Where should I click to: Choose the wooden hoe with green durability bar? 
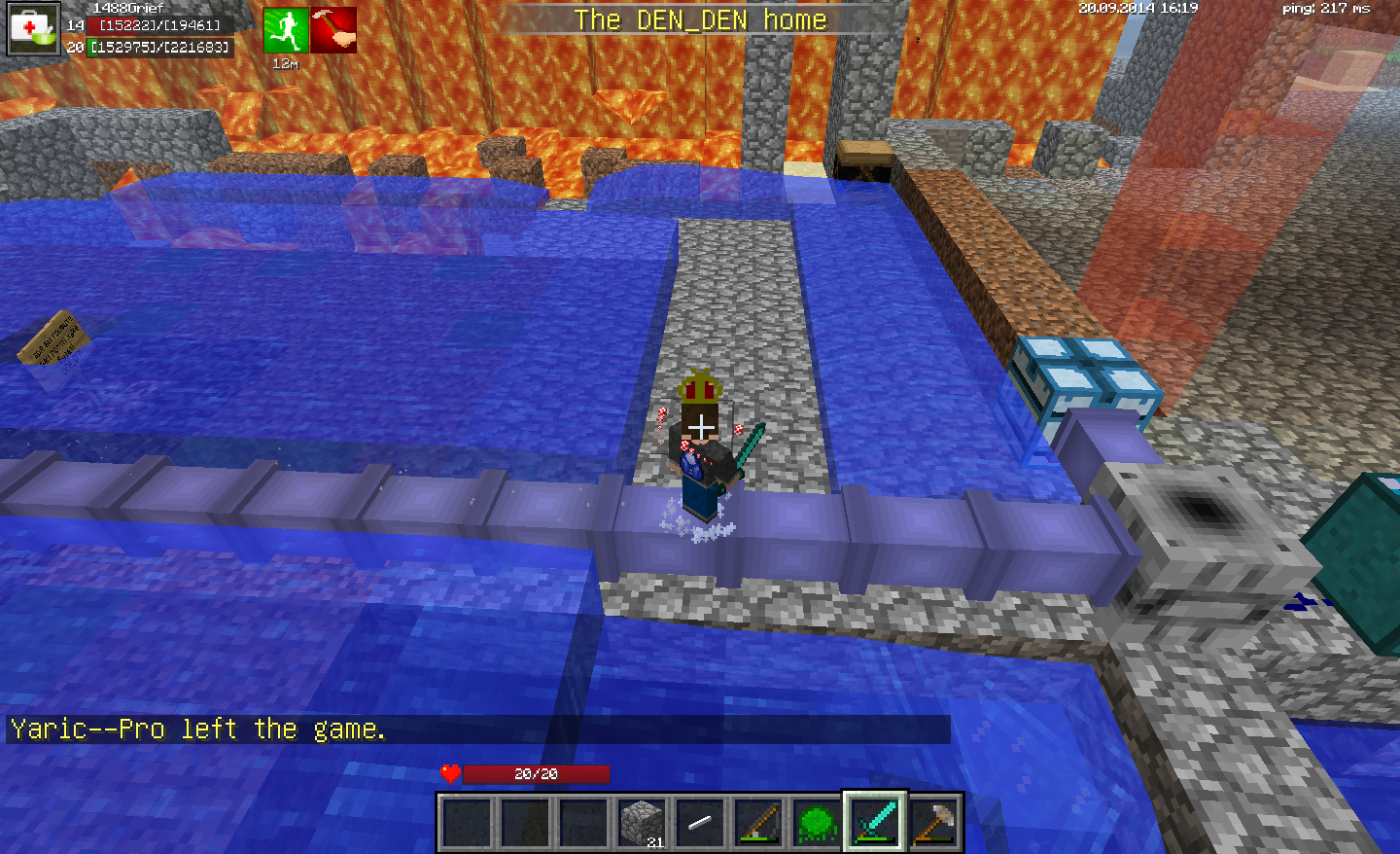[758, 823]
